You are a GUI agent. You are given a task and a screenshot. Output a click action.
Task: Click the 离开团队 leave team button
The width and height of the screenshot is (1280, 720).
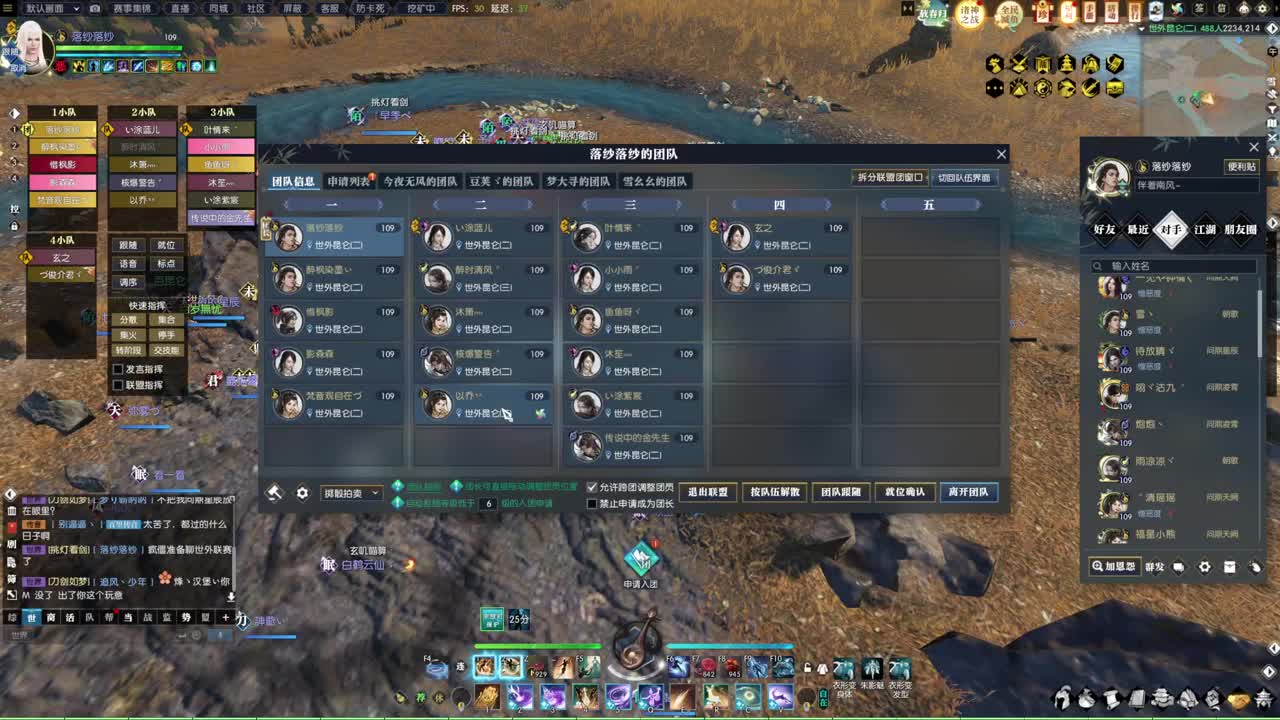(x=967, y=492)
